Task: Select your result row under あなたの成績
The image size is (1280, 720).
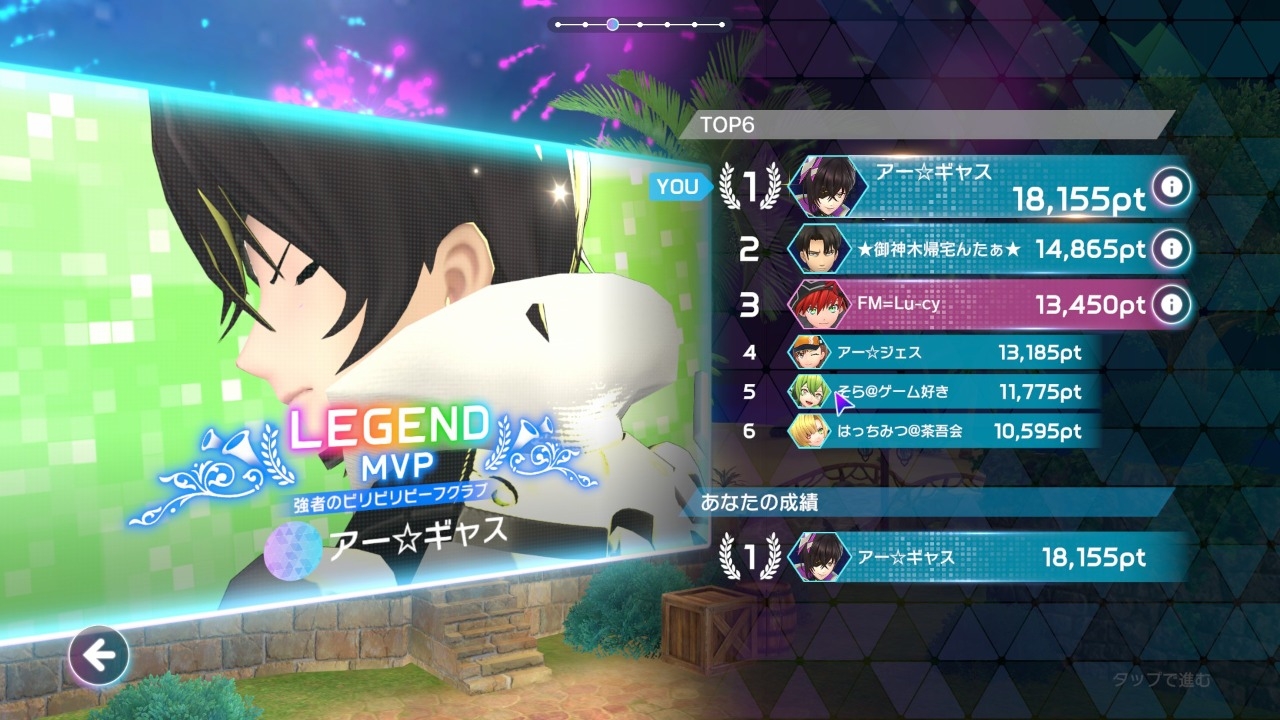Action: [x=960, y=558]
